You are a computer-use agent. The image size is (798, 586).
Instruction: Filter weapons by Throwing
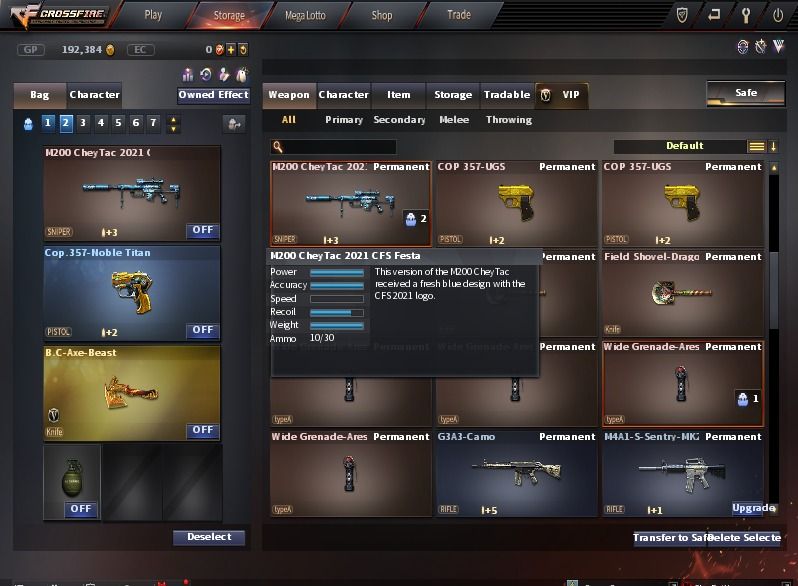[509, 120]
